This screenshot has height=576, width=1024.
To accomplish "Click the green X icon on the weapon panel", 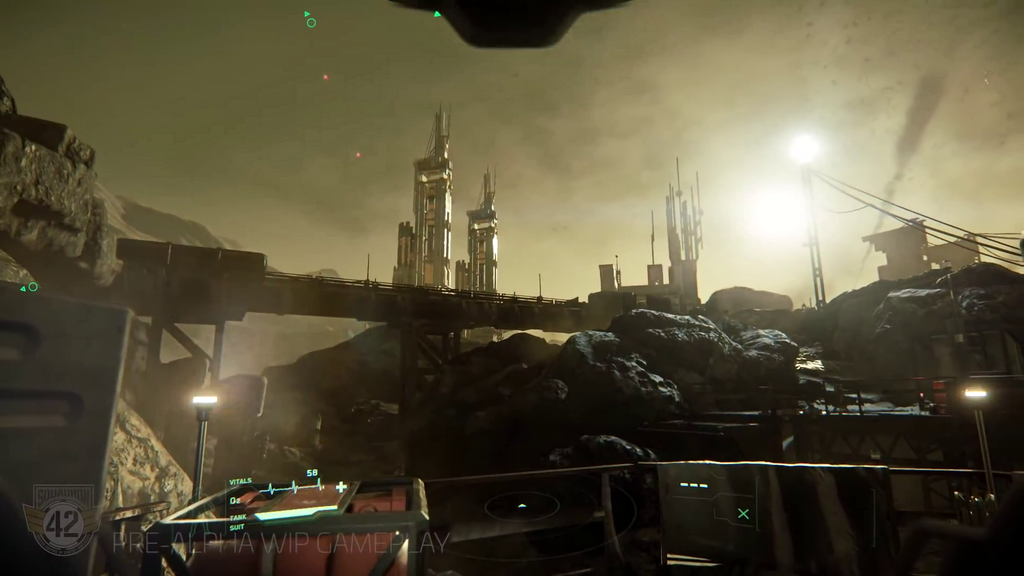I will click(743, 514).
